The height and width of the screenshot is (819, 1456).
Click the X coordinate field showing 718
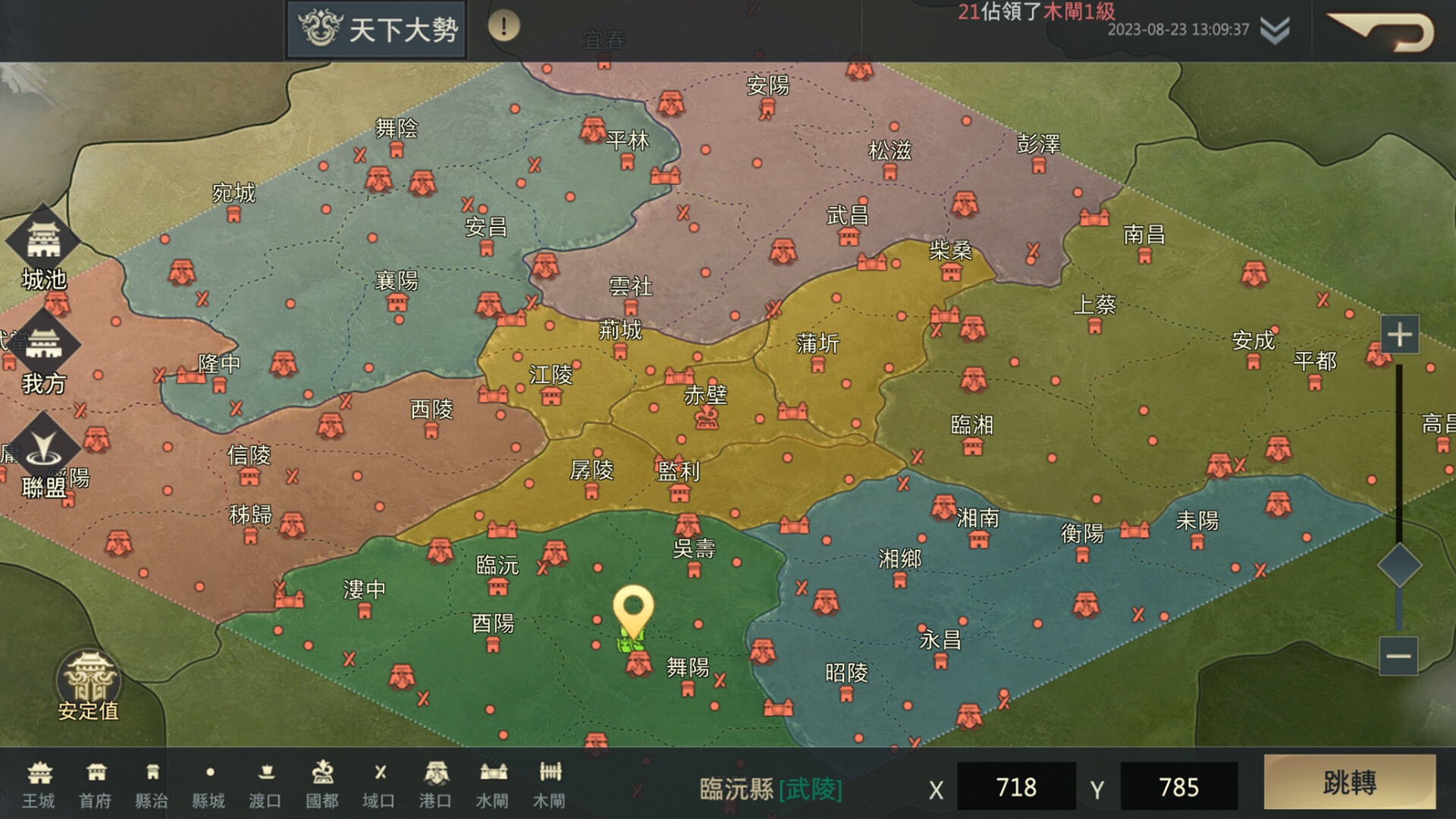[x=1016, y=787]
